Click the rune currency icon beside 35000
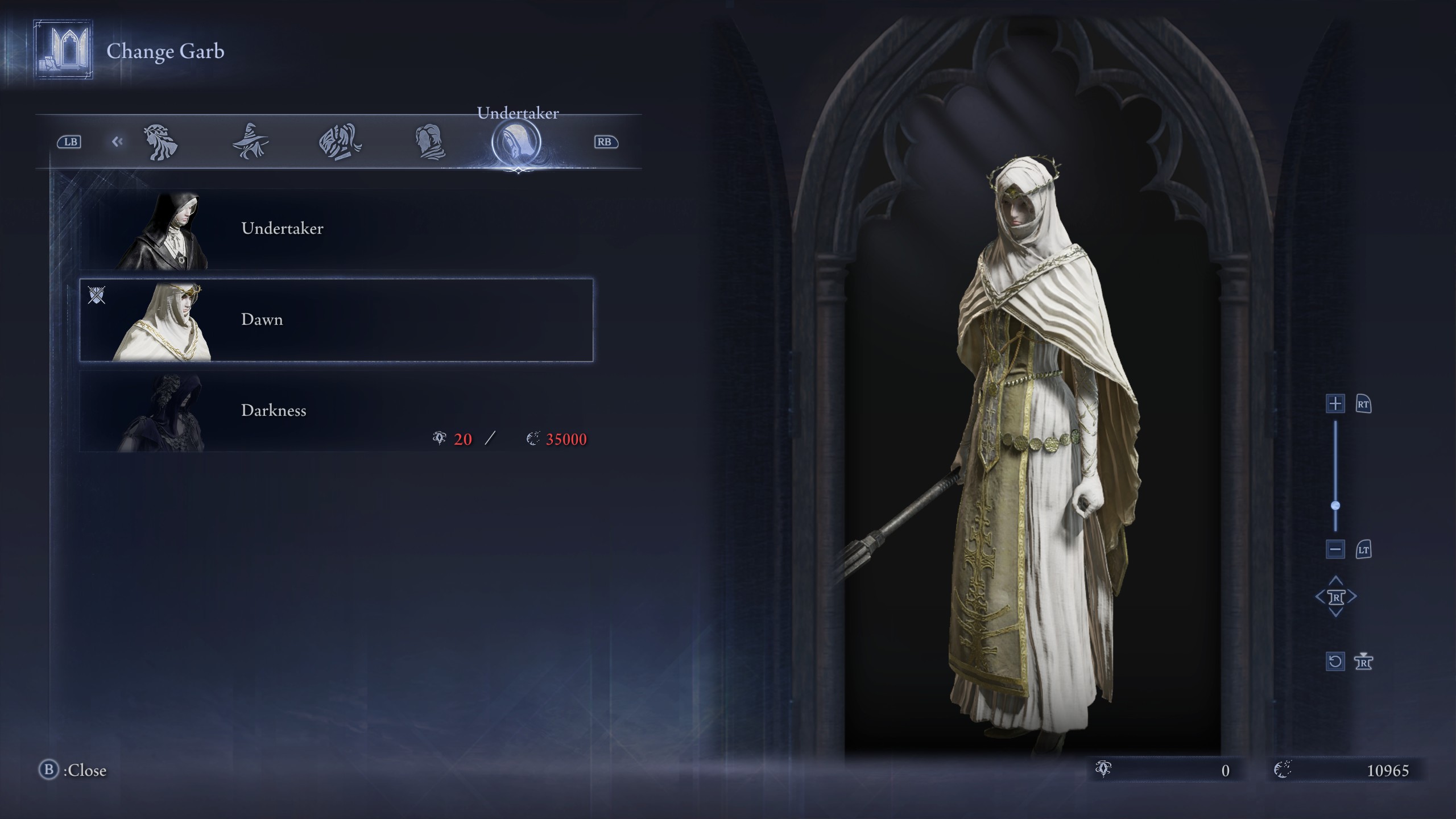 tap(533, 438)
